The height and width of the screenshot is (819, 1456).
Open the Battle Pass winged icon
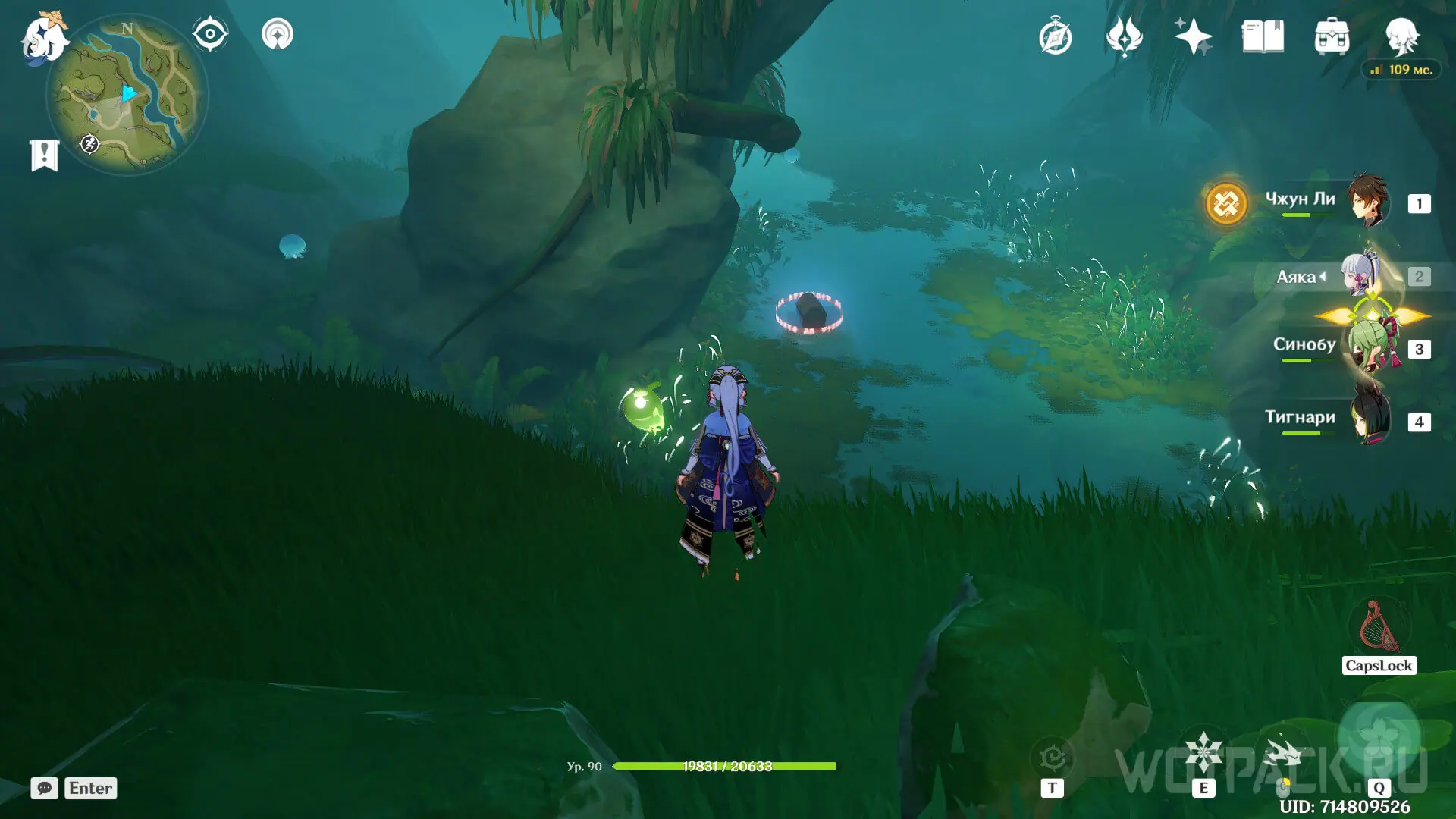point(1124,37)
